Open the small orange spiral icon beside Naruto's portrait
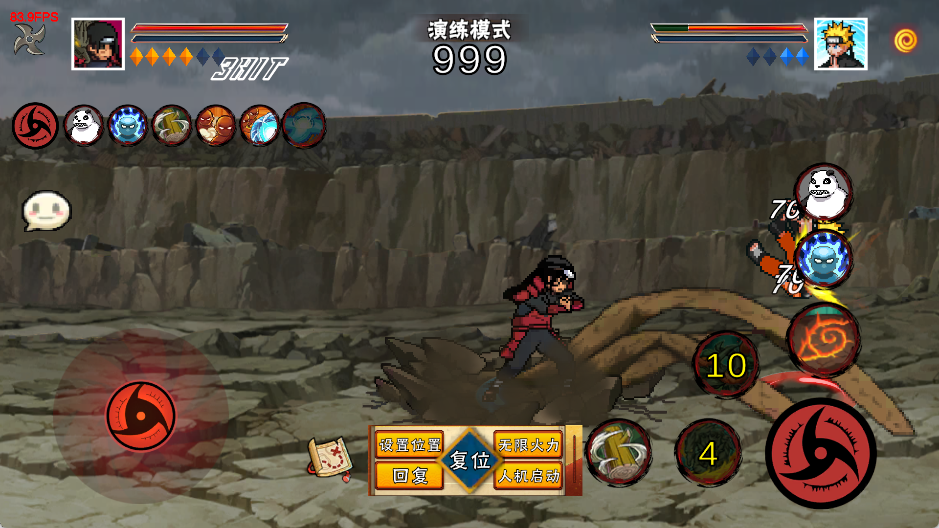Viewport: 939px width, 528px height. coord(906,41)
